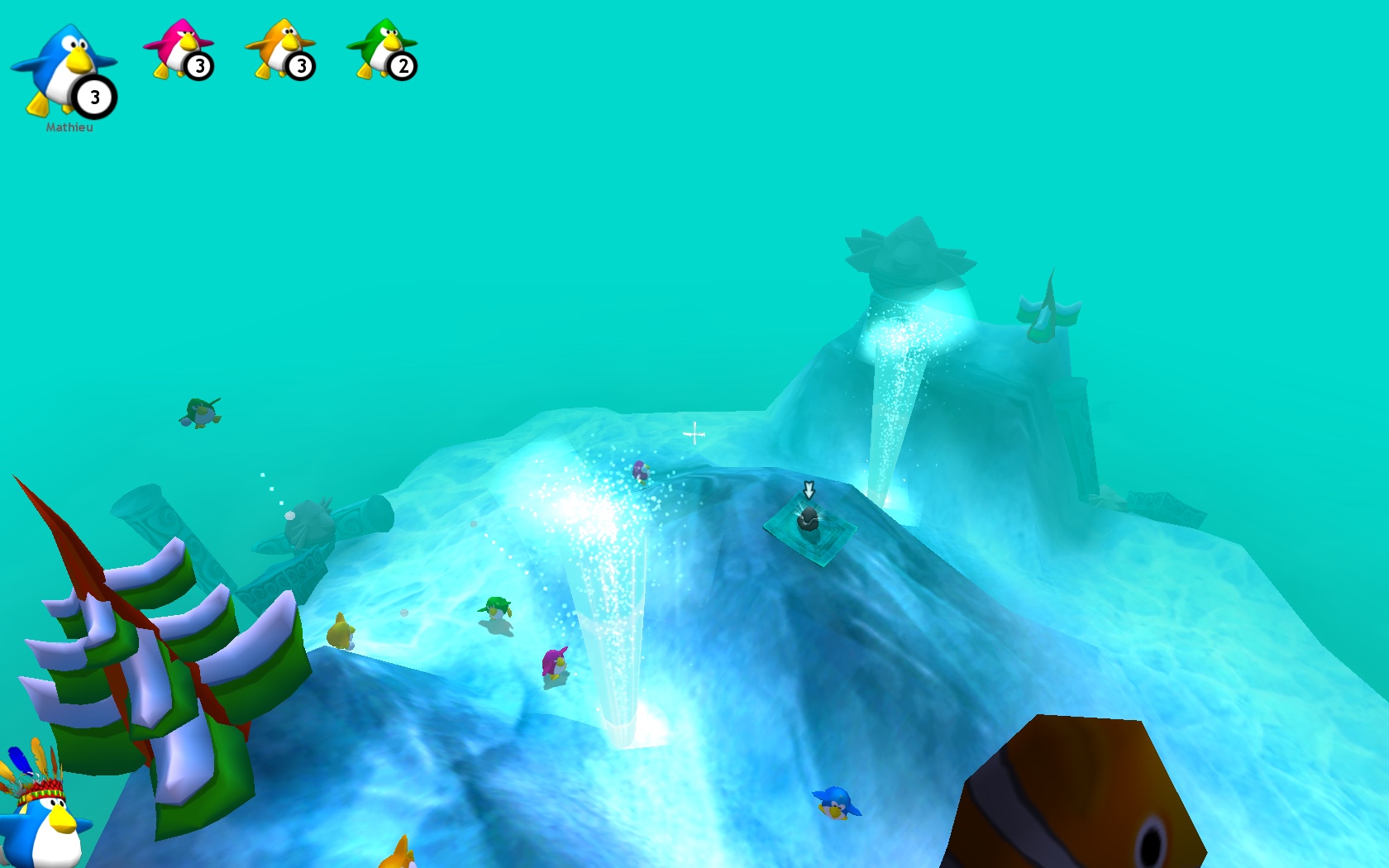Click the life counter badge on Mathieu's icon
Image resolution: width=1389 pixels, height=868 pixels.
tap(93, 97)
